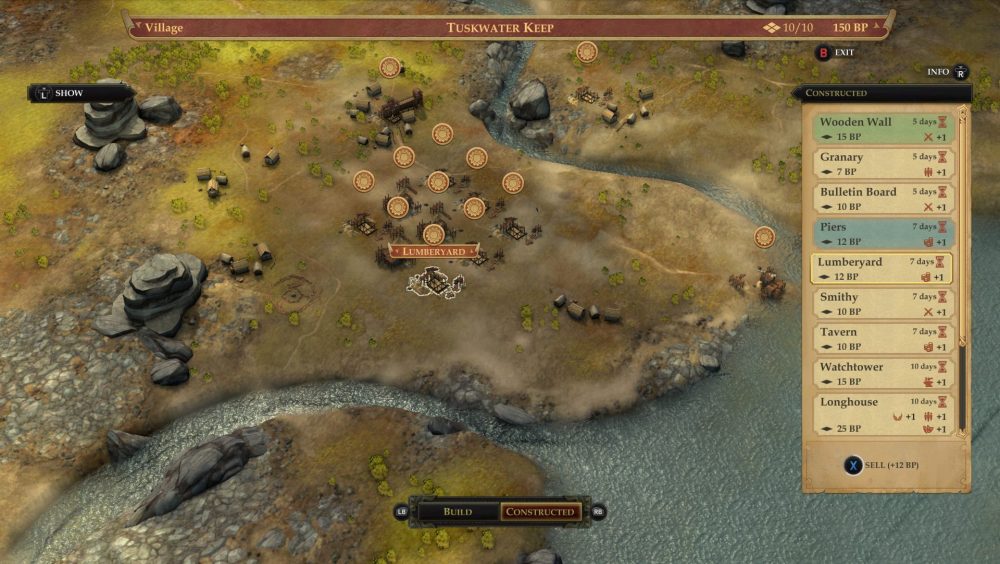Pick the Watchtower entry

pyautogui.click(x=880, y=374)
